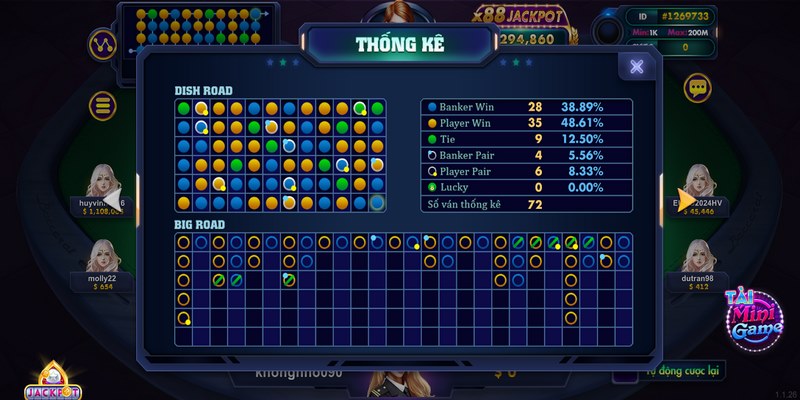Click the Jackpot icon at bottom left
800x400 pixels.
47,380
